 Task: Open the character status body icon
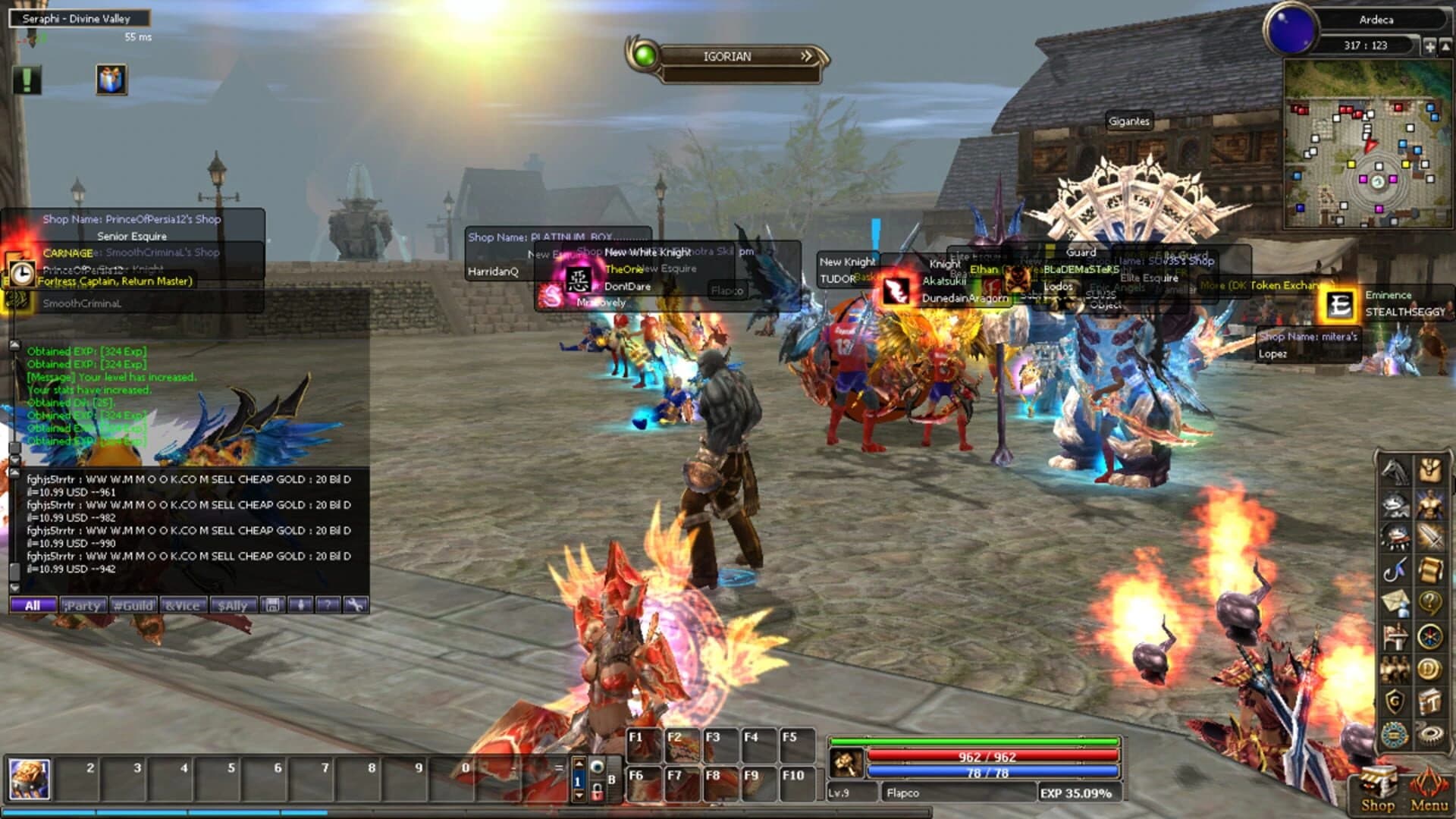coord(1429,504)
